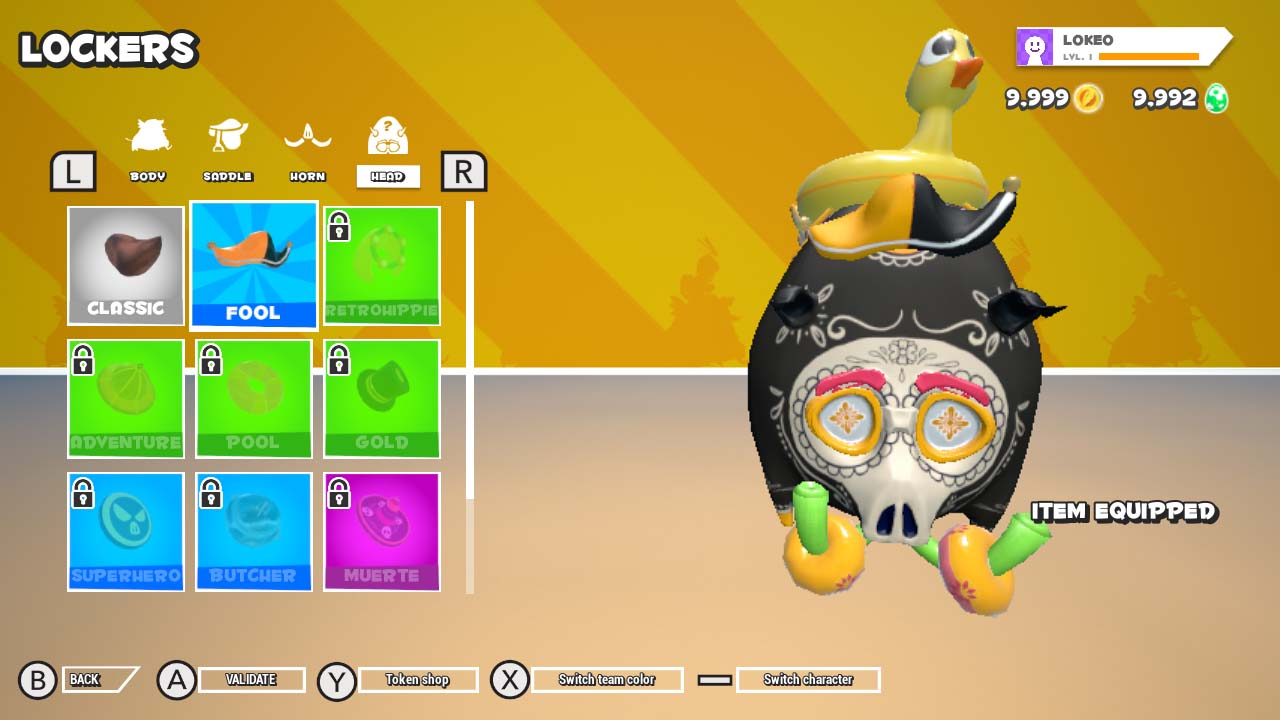1280x720 pixels.
Task: Toggle the Muerte head item selection
Action: (381, 532)
